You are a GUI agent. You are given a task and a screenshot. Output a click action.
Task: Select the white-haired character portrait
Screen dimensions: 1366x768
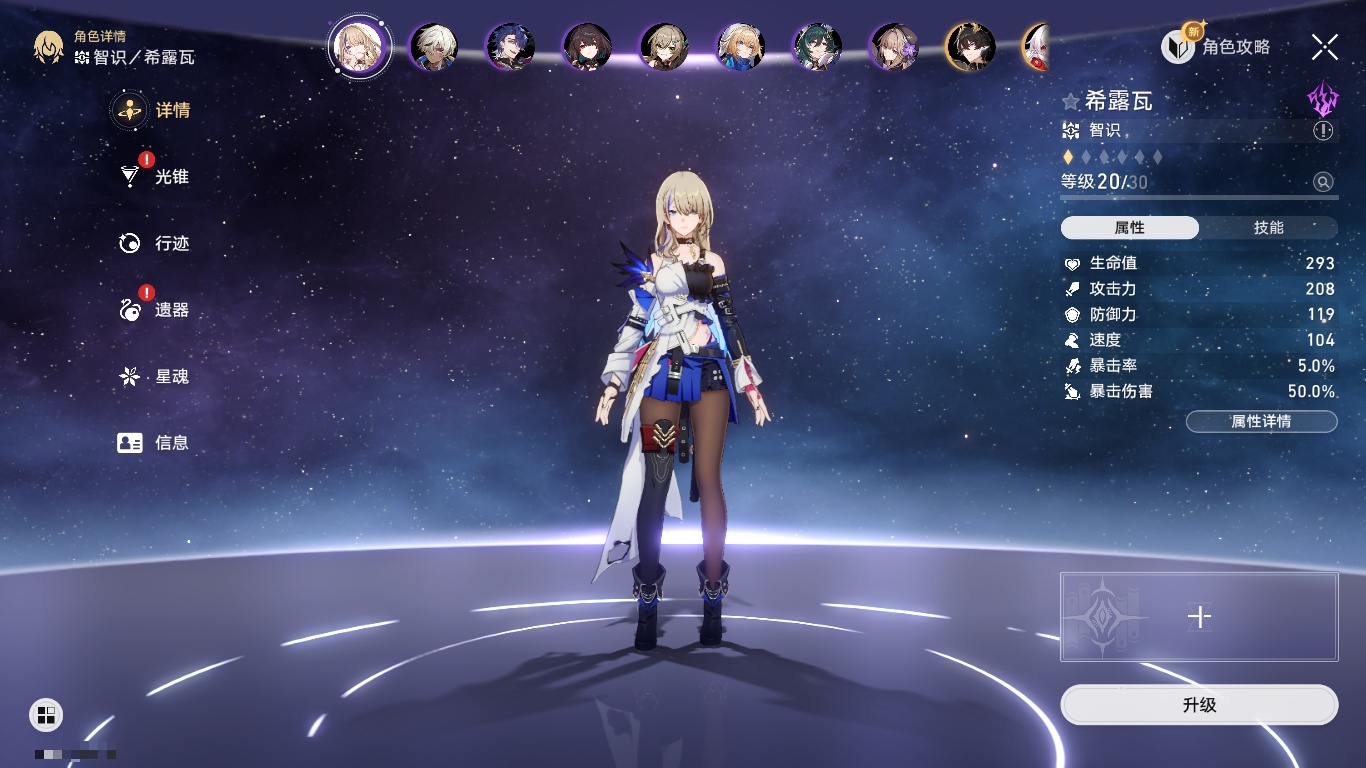pyautogui.click(x=434, y=47)
